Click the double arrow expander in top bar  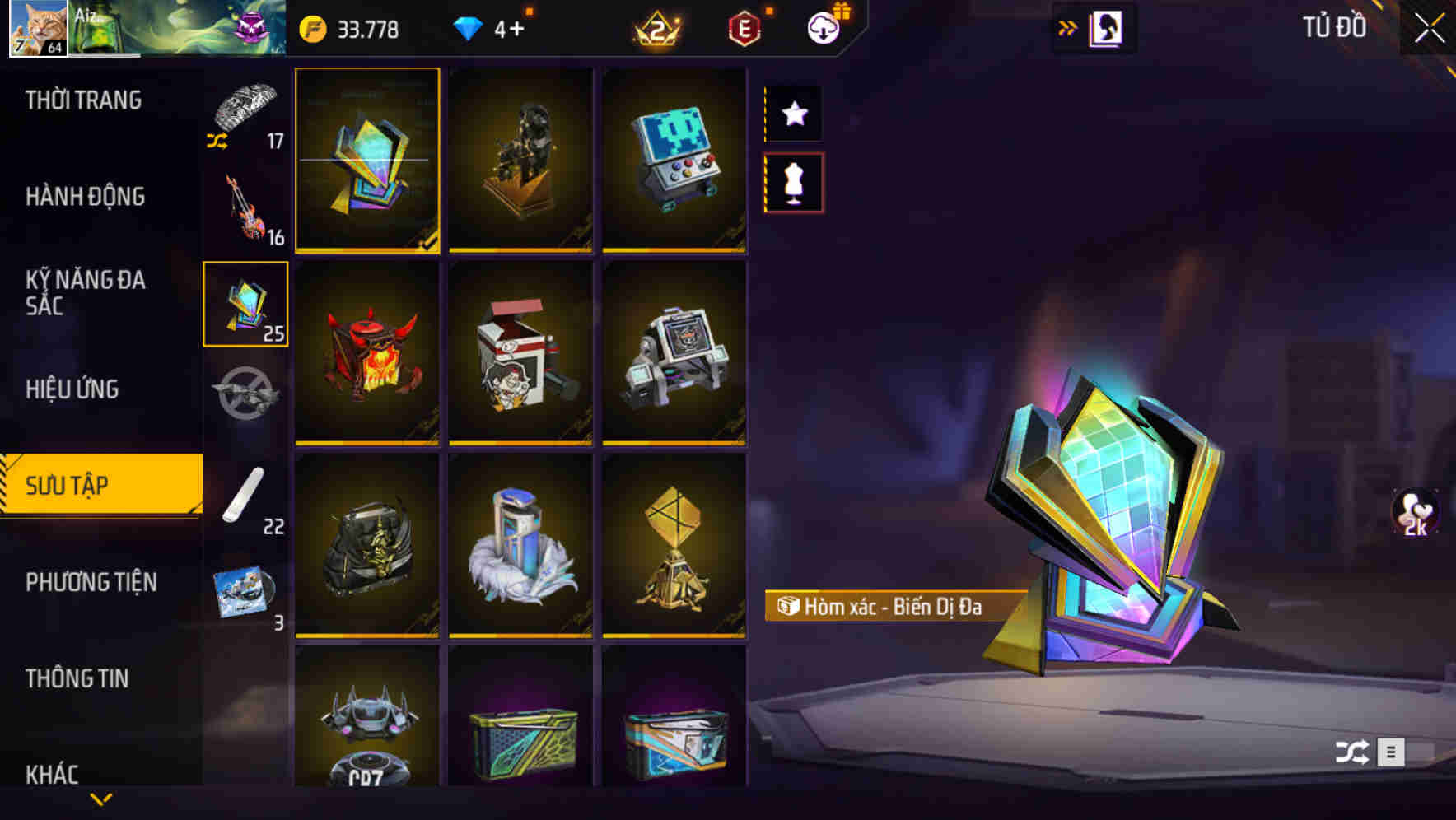(1068, 27)
